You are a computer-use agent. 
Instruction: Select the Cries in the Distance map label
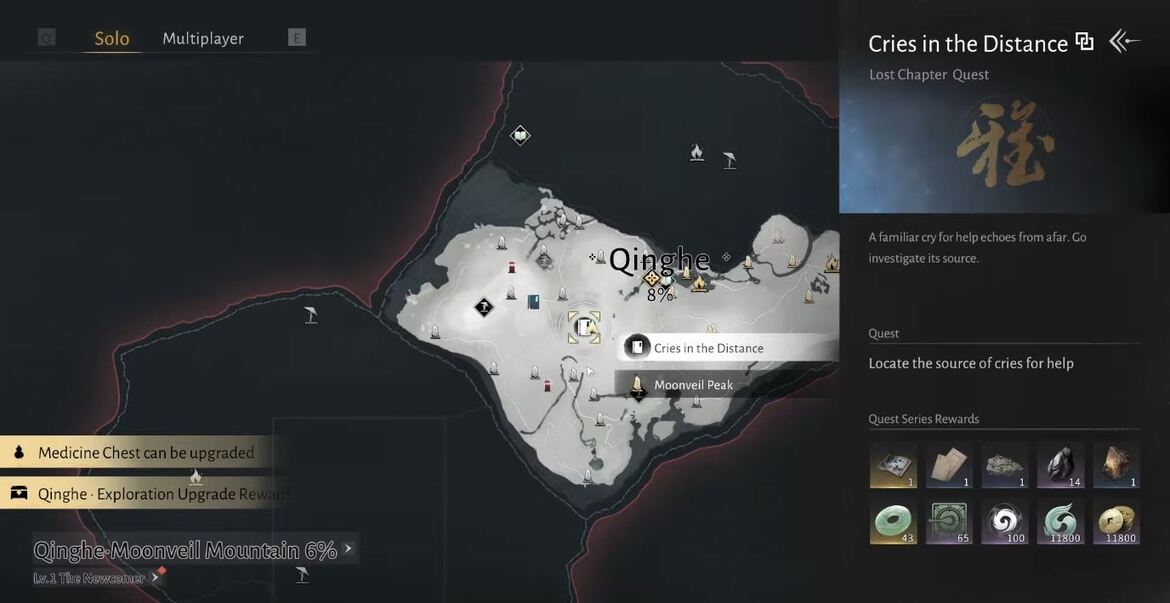point(708,348)
